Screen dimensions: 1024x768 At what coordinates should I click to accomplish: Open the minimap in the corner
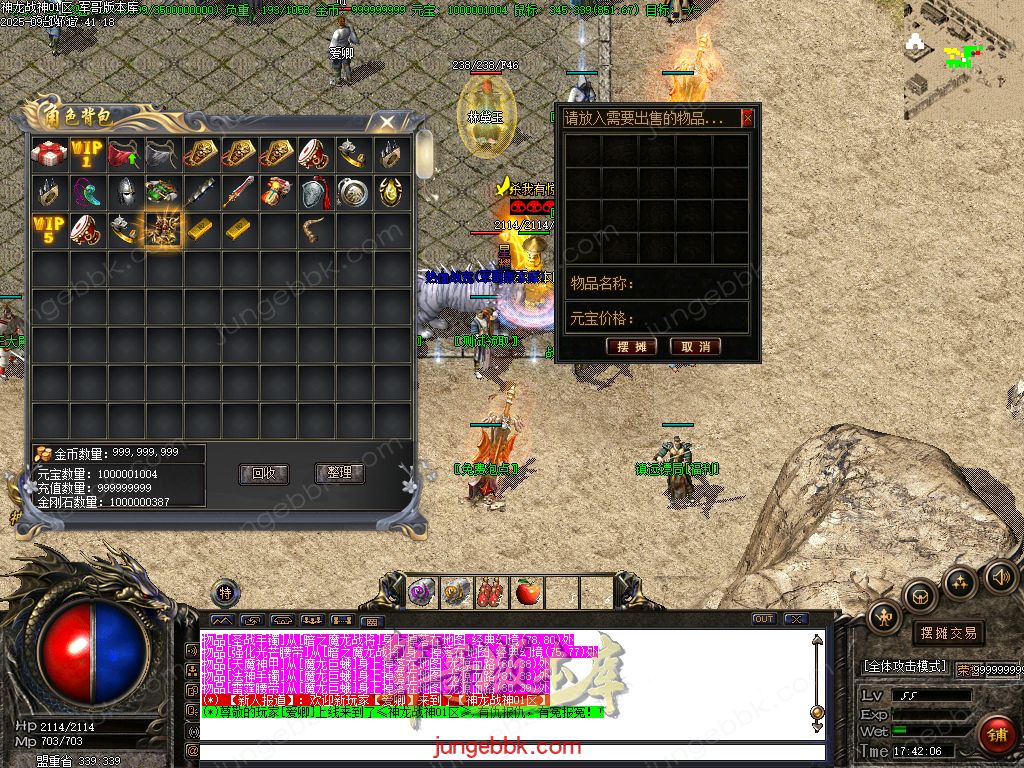[960, 60]
